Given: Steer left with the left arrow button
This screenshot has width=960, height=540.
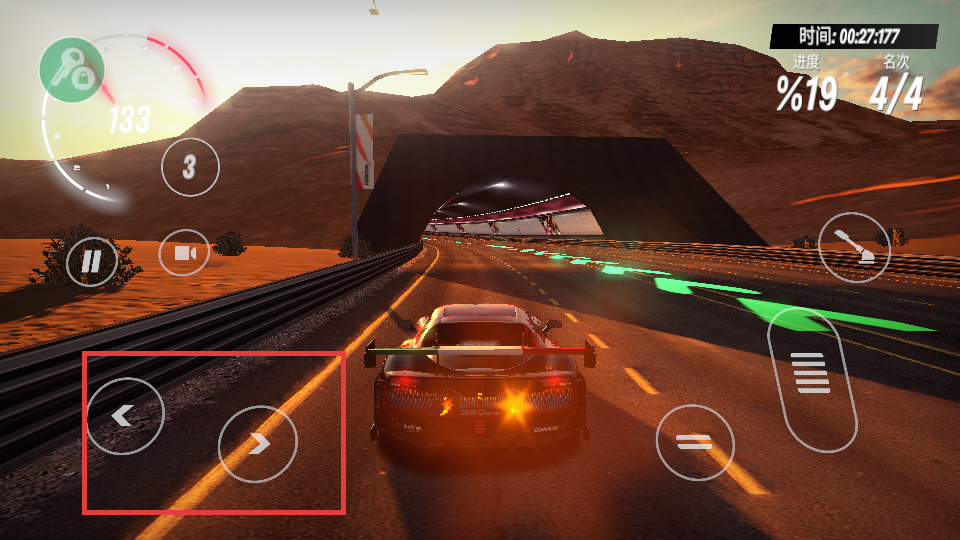Looking at the screenshot, I should tap(125, 415).
